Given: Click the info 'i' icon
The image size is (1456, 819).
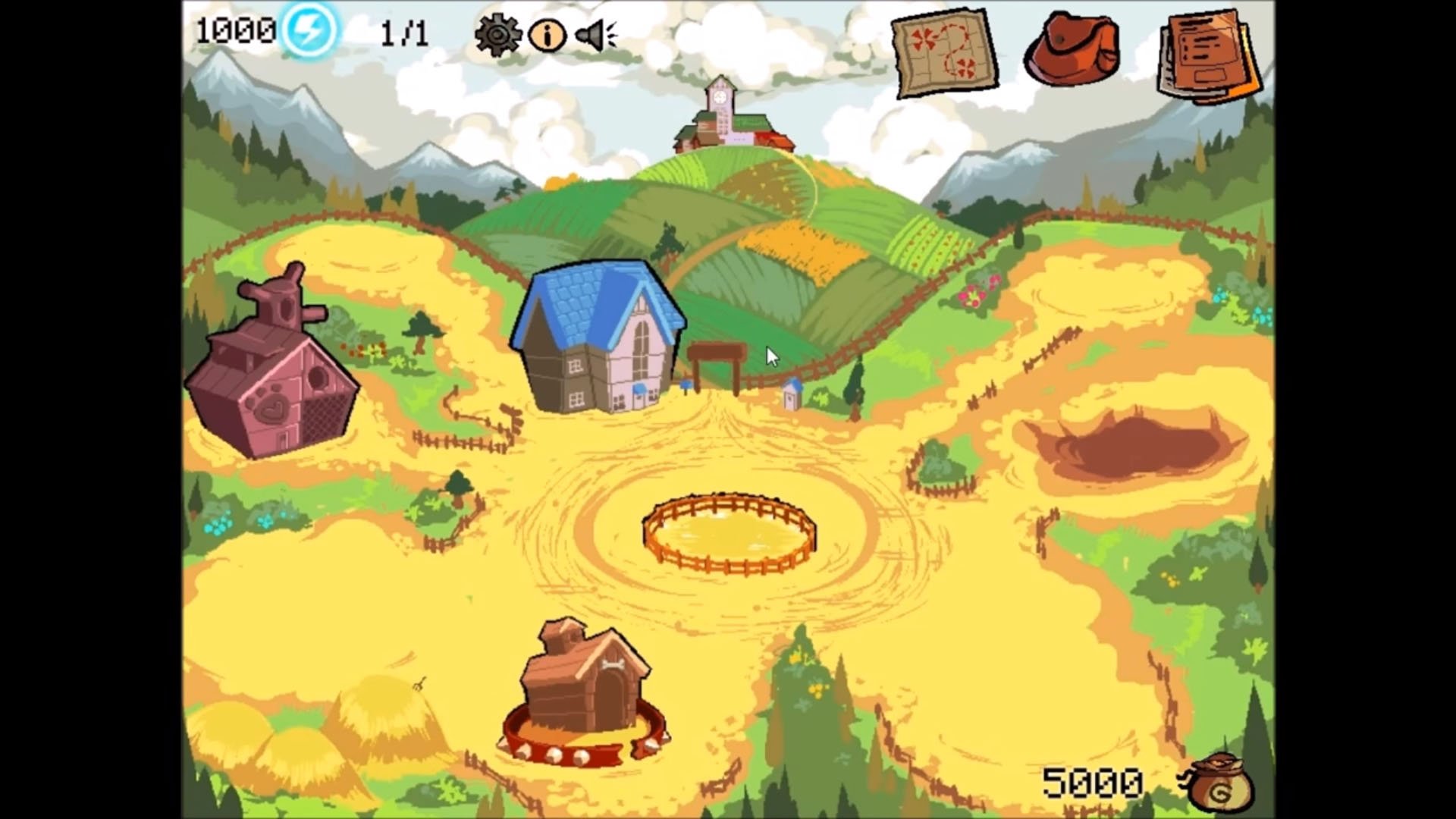Looking at the screenshot, I should tap(548, 34).
